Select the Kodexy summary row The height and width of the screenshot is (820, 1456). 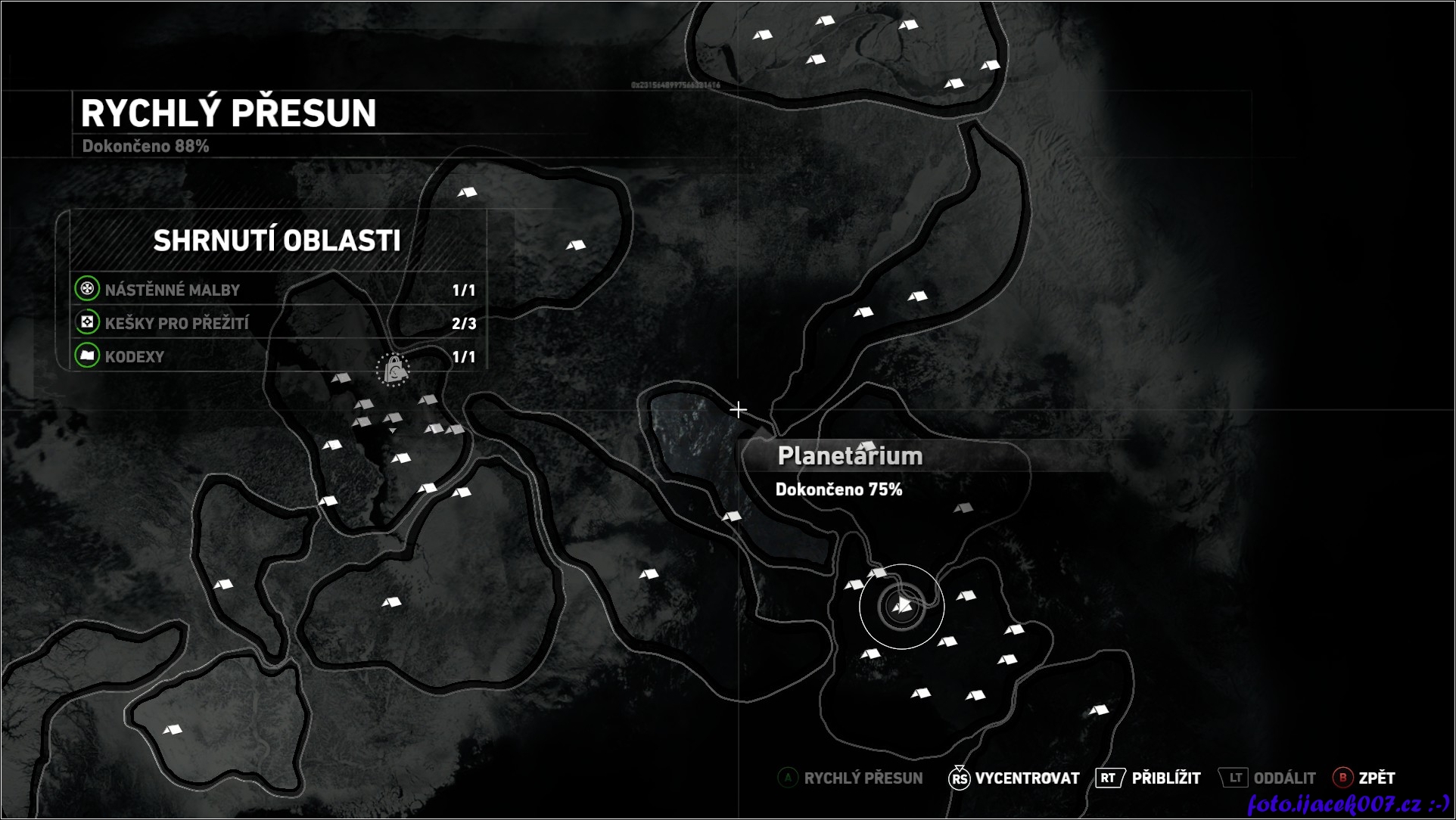click(277, 357)
